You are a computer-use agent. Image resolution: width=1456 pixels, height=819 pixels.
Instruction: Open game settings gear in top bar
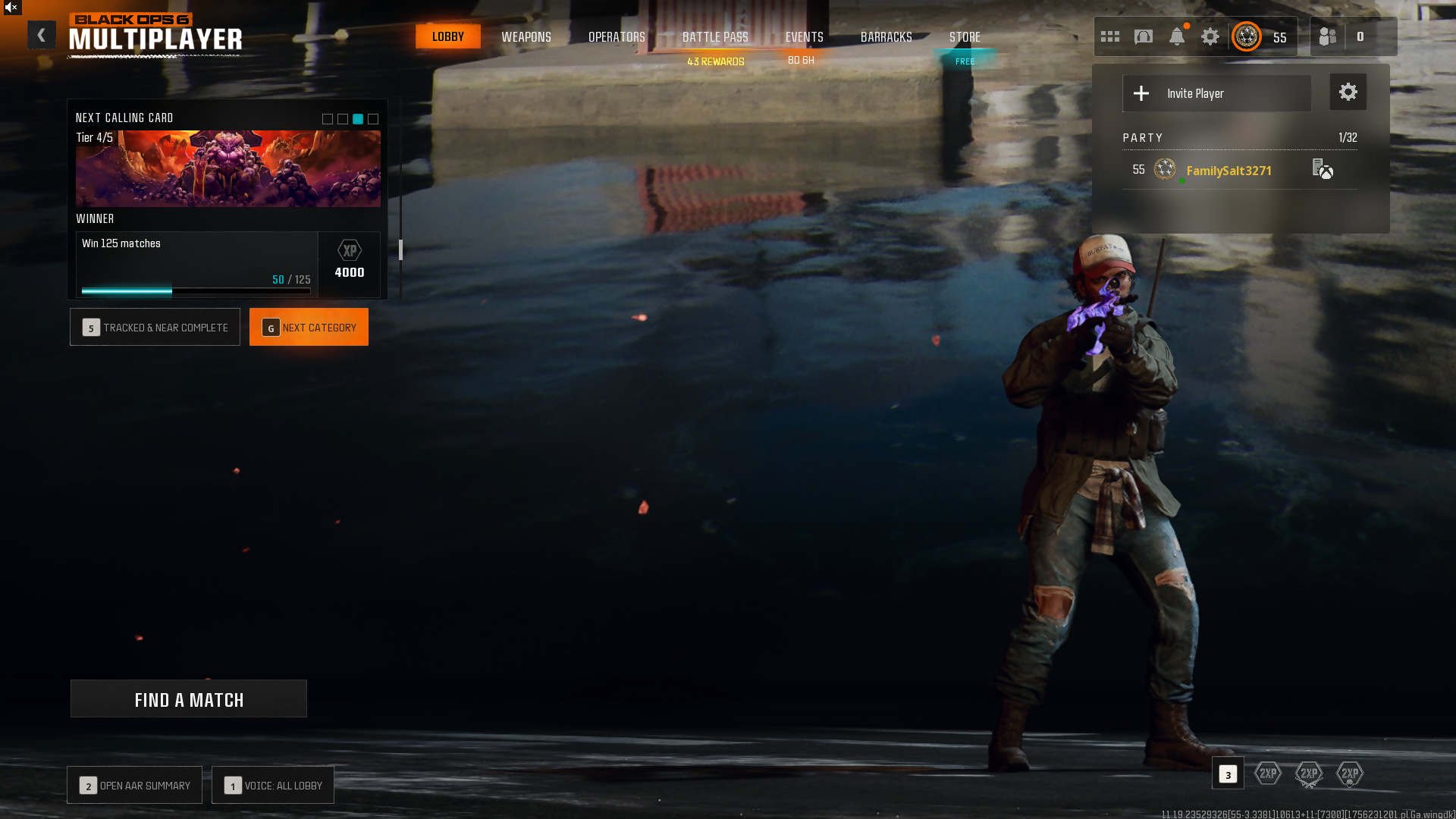coord(1210,36)
